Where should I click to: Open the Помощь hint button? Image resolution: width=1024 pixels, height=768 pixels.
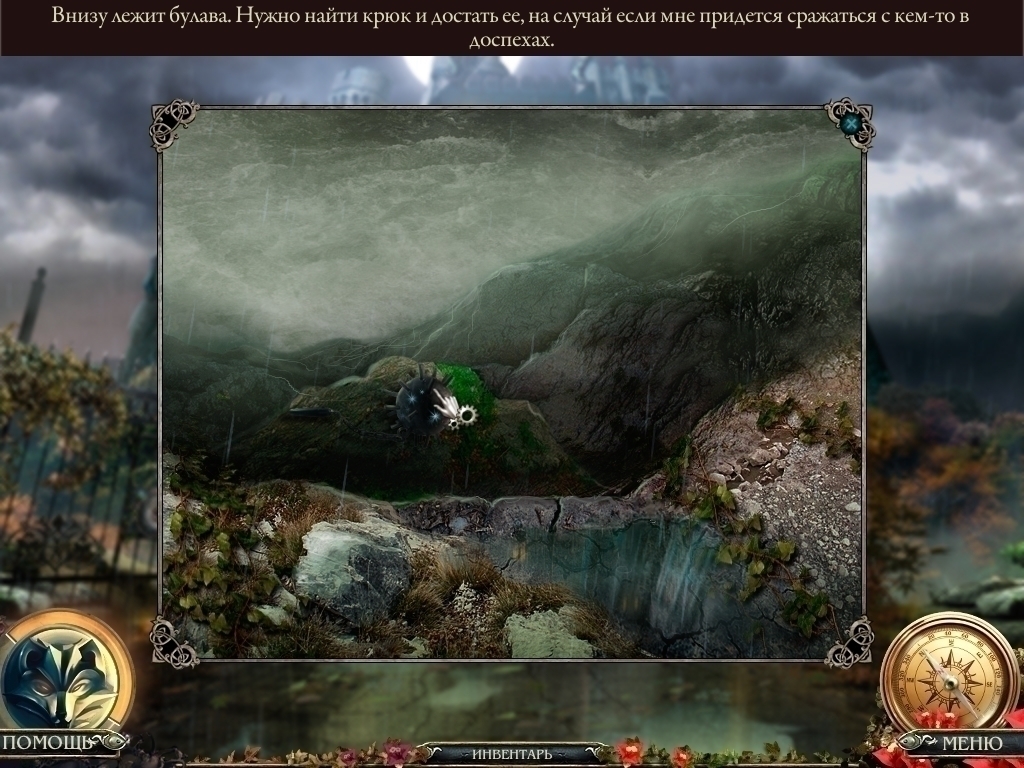point(48,742)
